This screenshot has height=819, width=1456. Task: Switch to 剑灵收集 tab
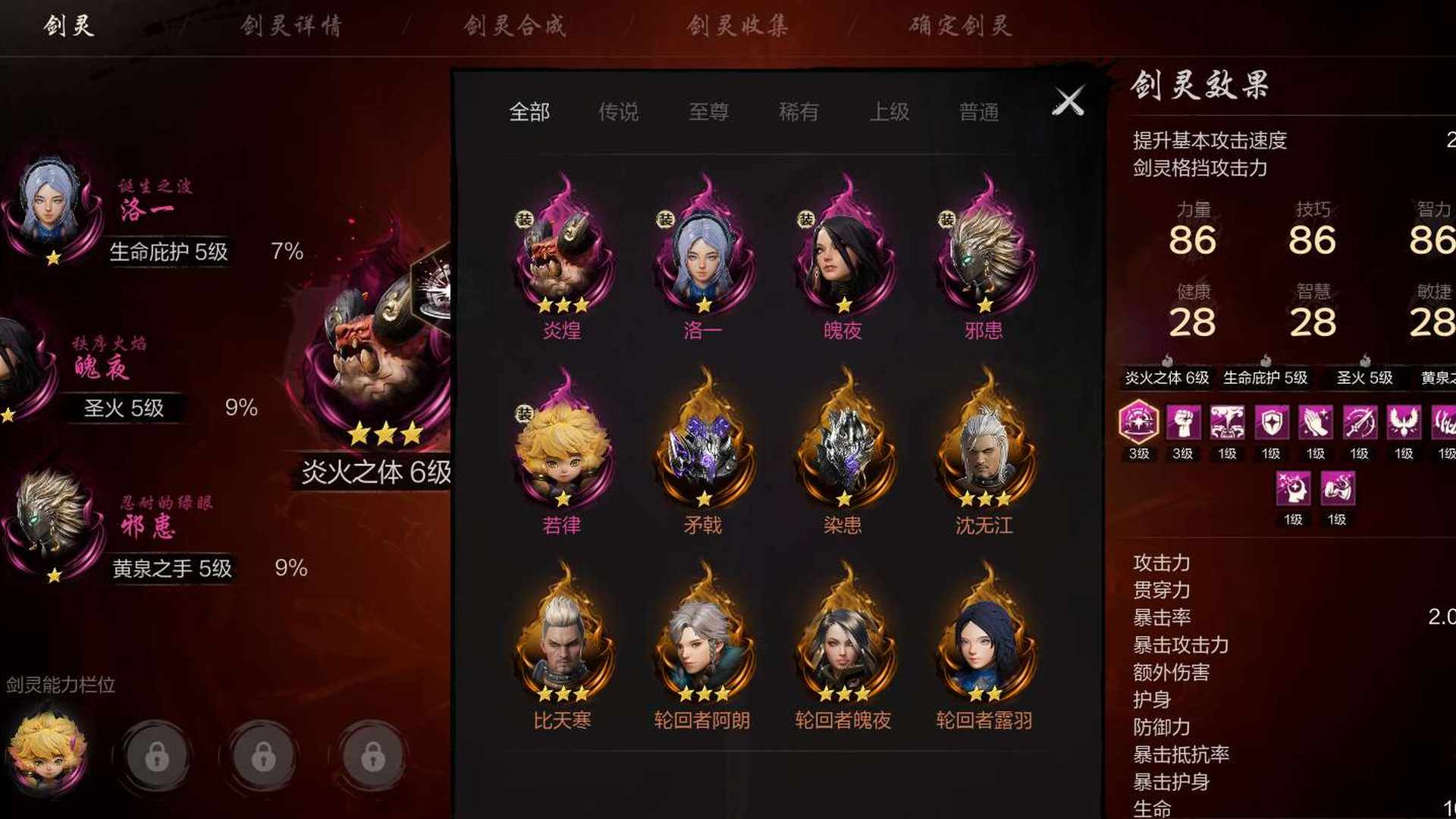[x=738, y=27]
